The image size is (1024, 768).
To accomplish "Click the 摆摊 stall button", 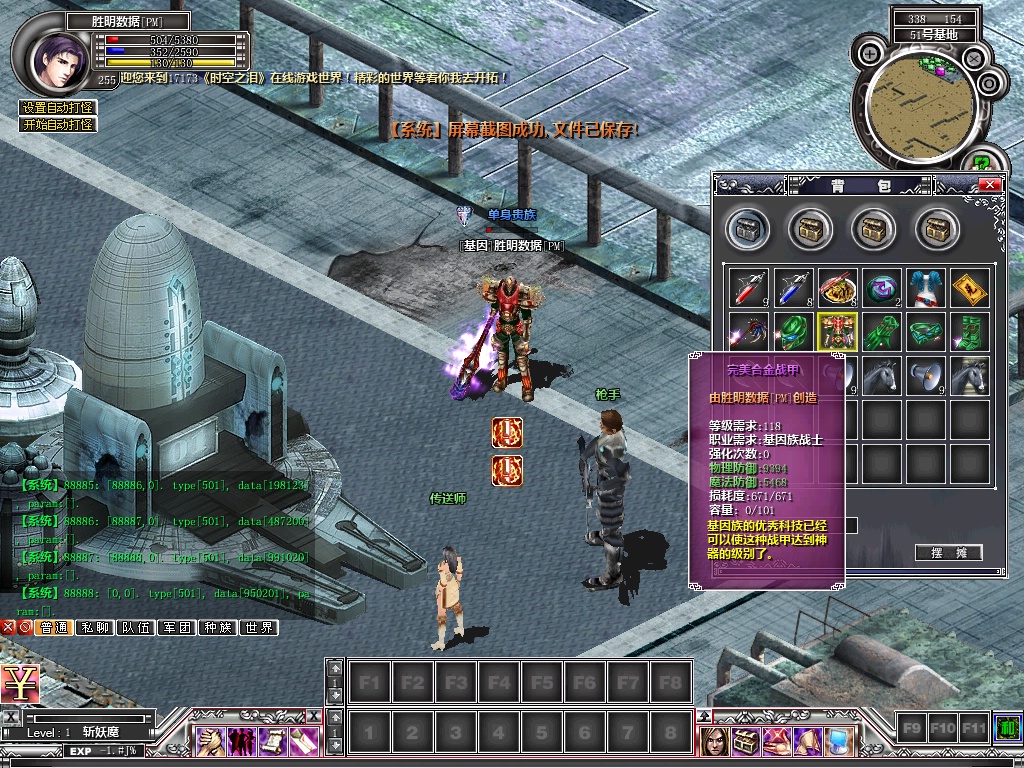I will tap(948, 553).
